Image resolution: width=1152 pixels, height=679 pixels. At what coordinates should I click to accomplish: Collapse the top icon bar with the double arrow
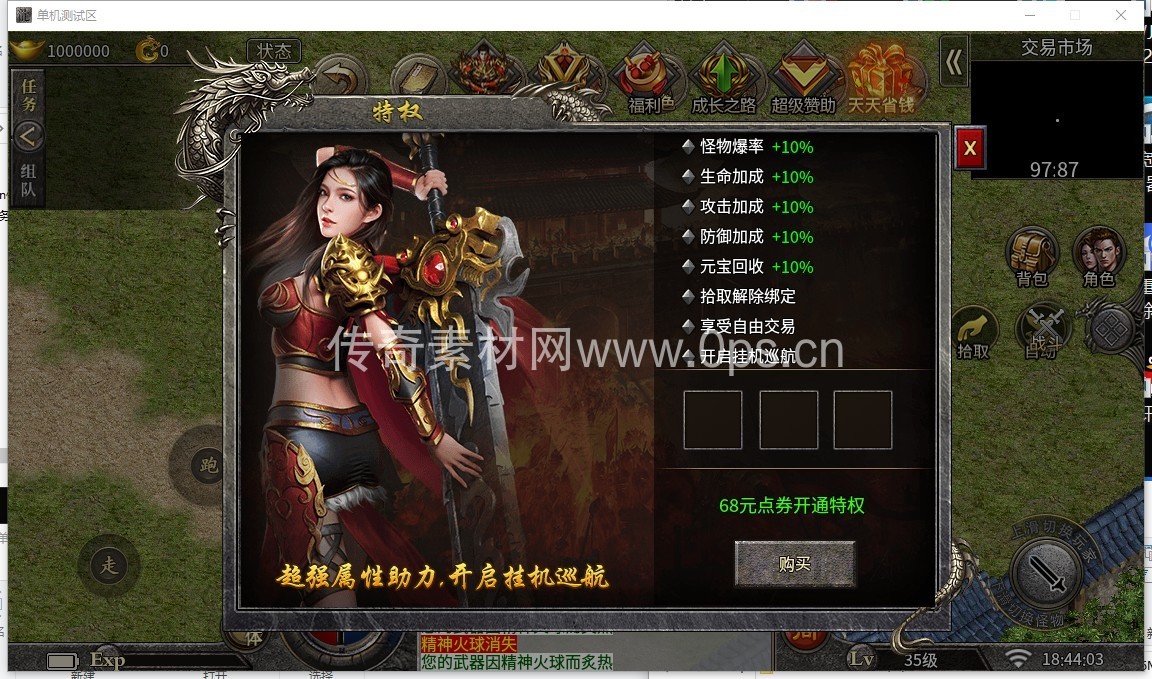tap(954, 63)
